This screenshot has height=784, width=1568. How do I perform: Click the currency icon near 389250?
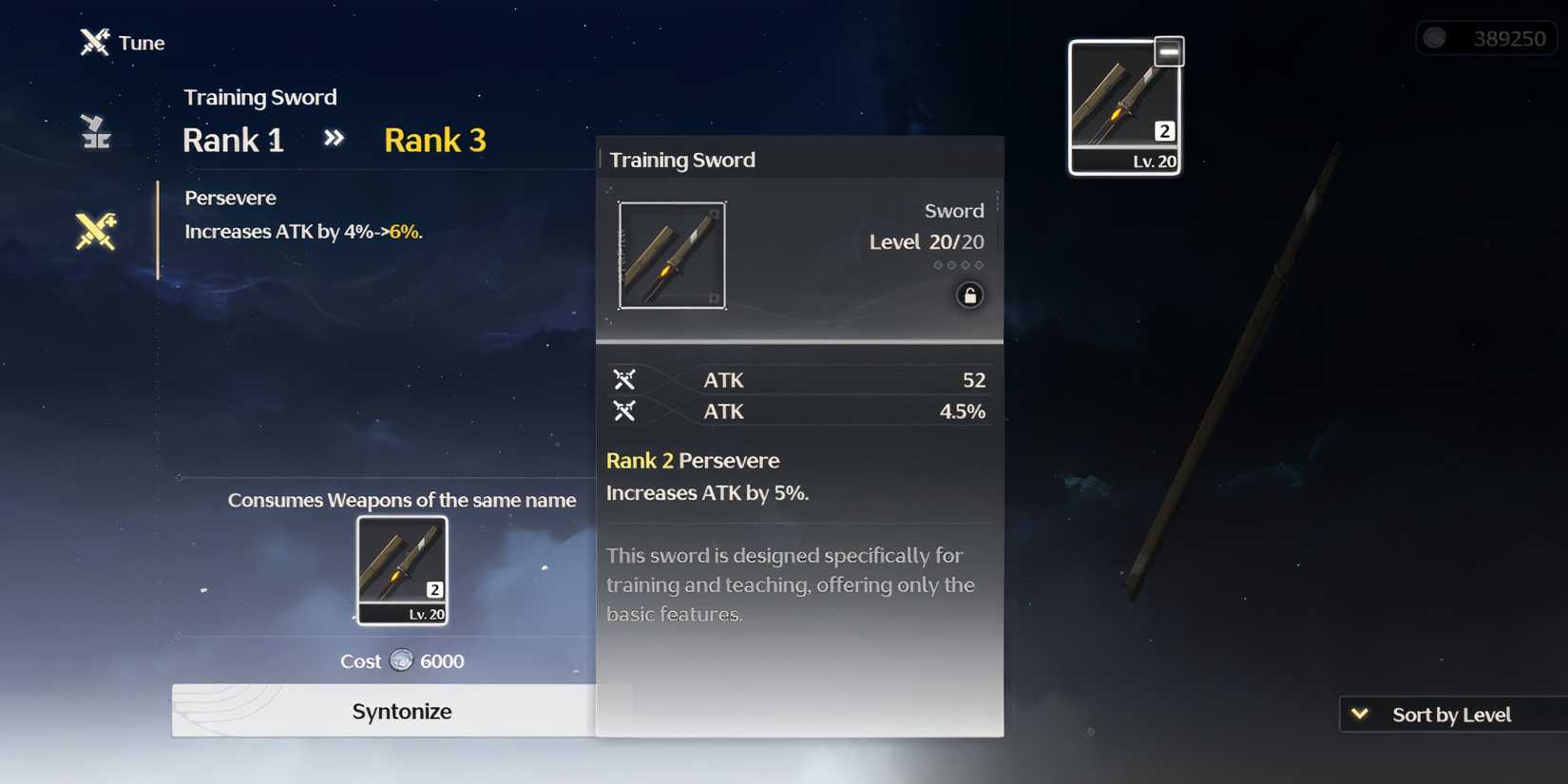tap(1435, 37)
